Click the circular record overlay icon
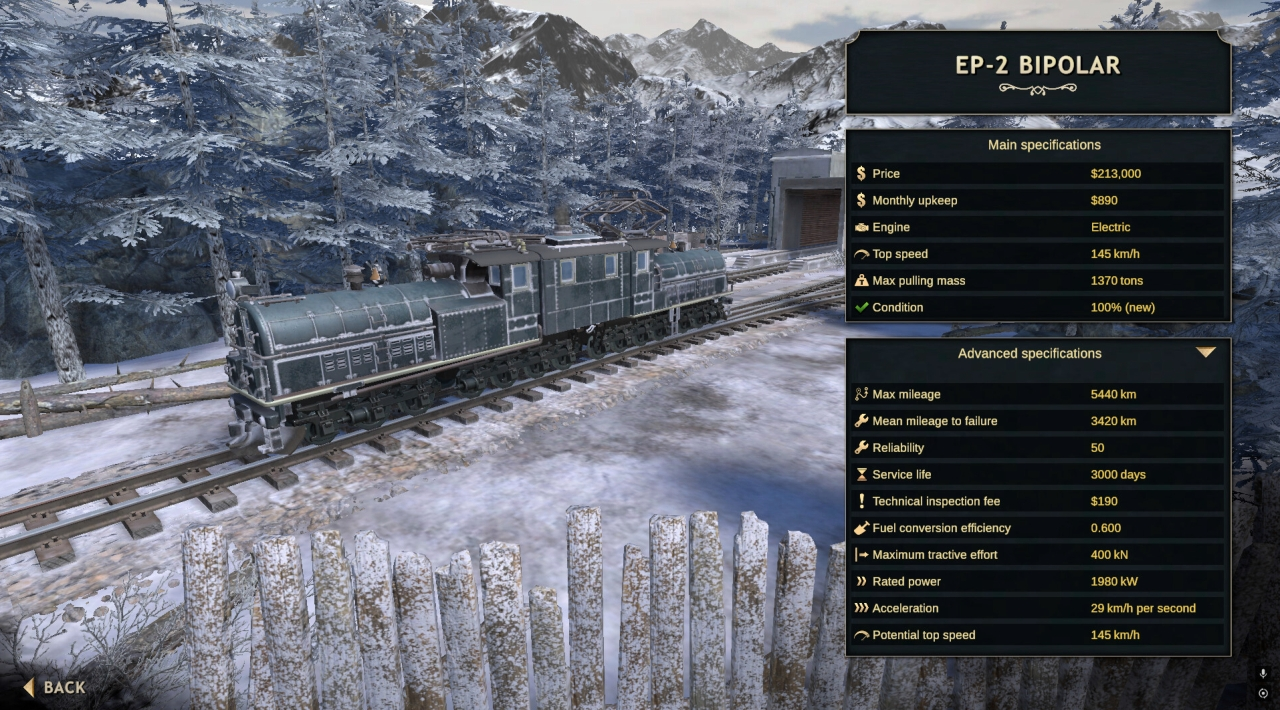The width and height of the screenshot is (1280, 710). click(1263, 693)
